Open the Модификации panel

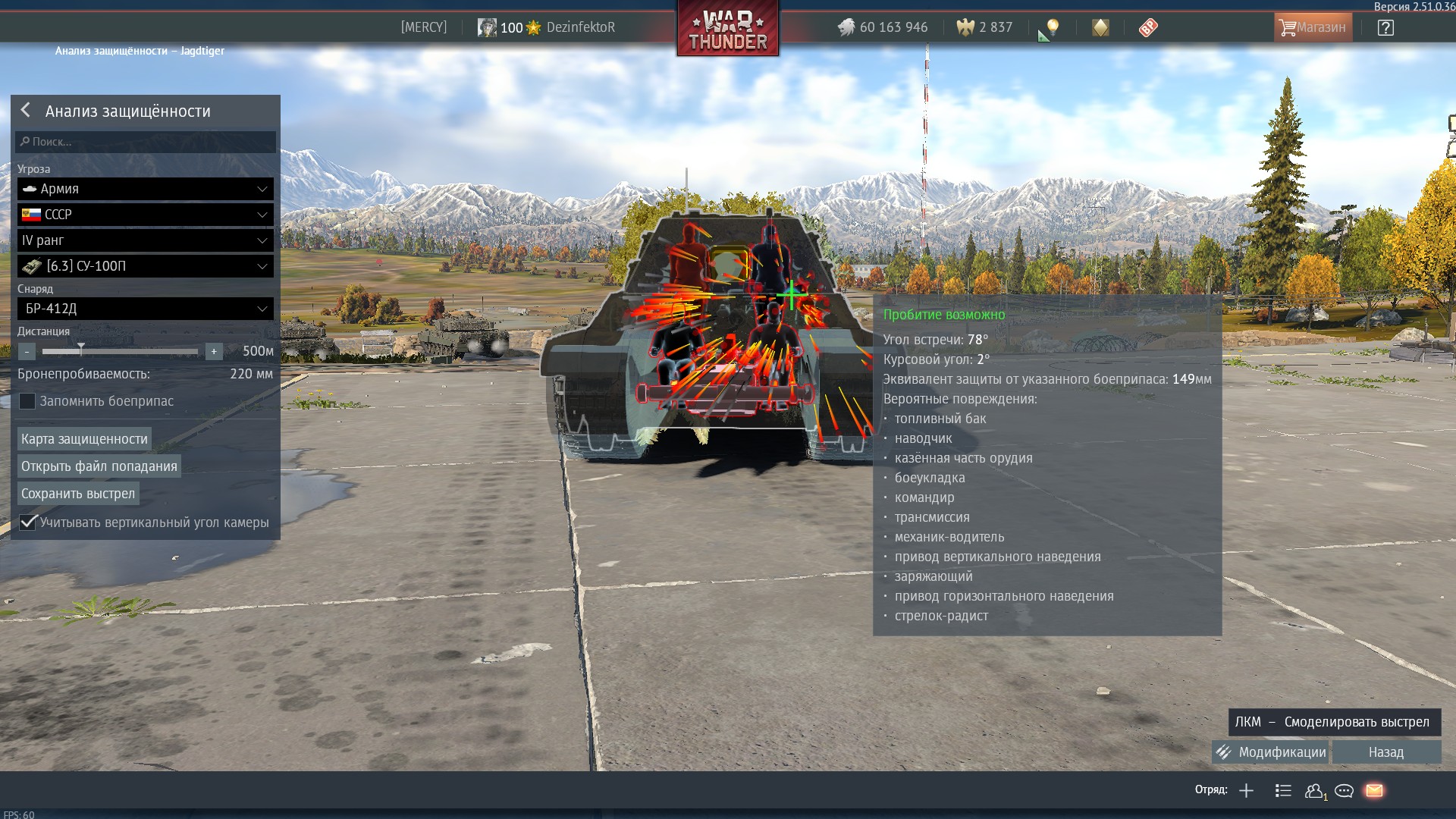[1272, 752]
